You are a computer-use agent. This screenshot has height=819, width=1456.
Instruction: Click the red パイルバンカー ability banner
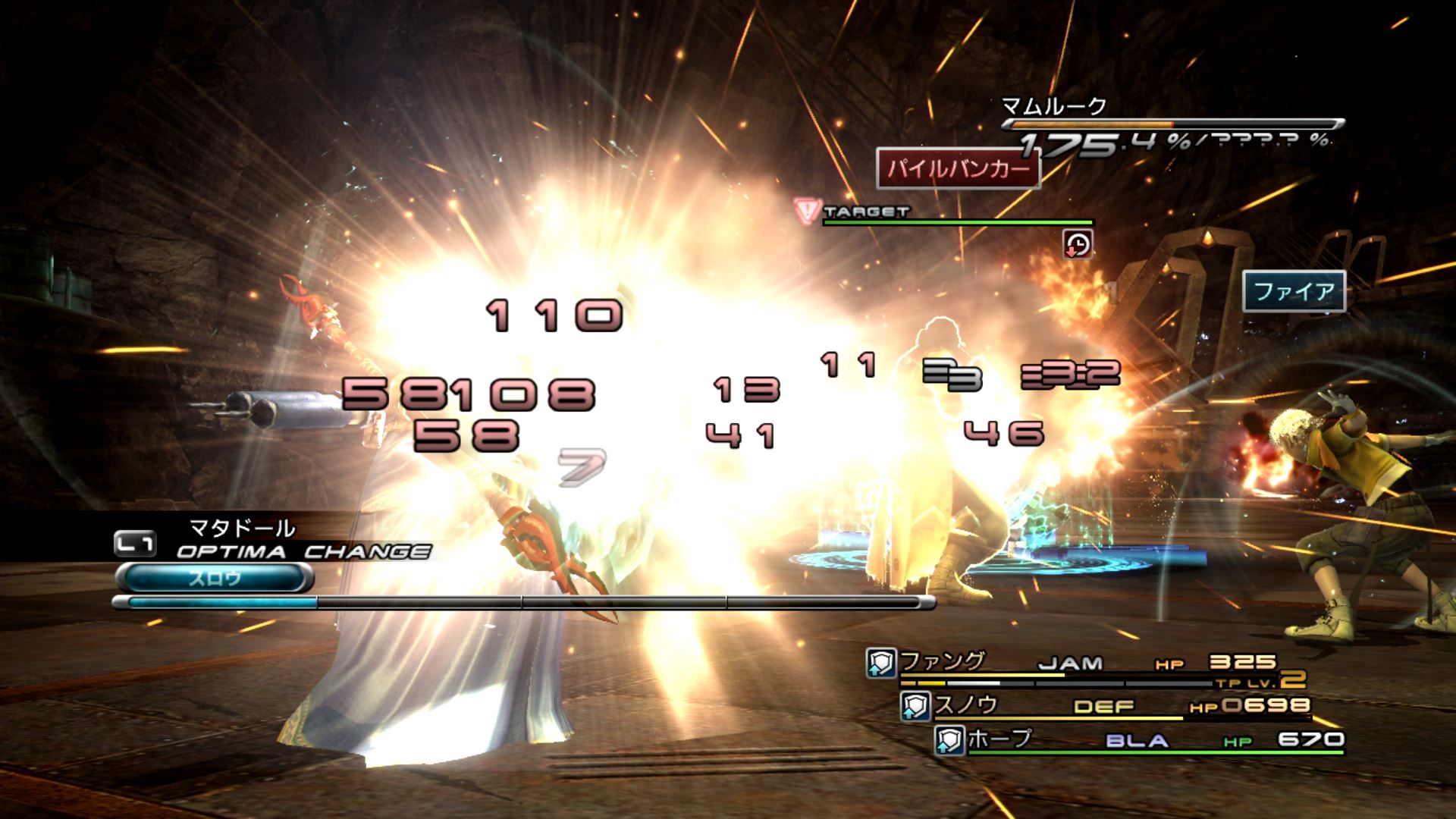pyautogui.click(x=958, y=168)
